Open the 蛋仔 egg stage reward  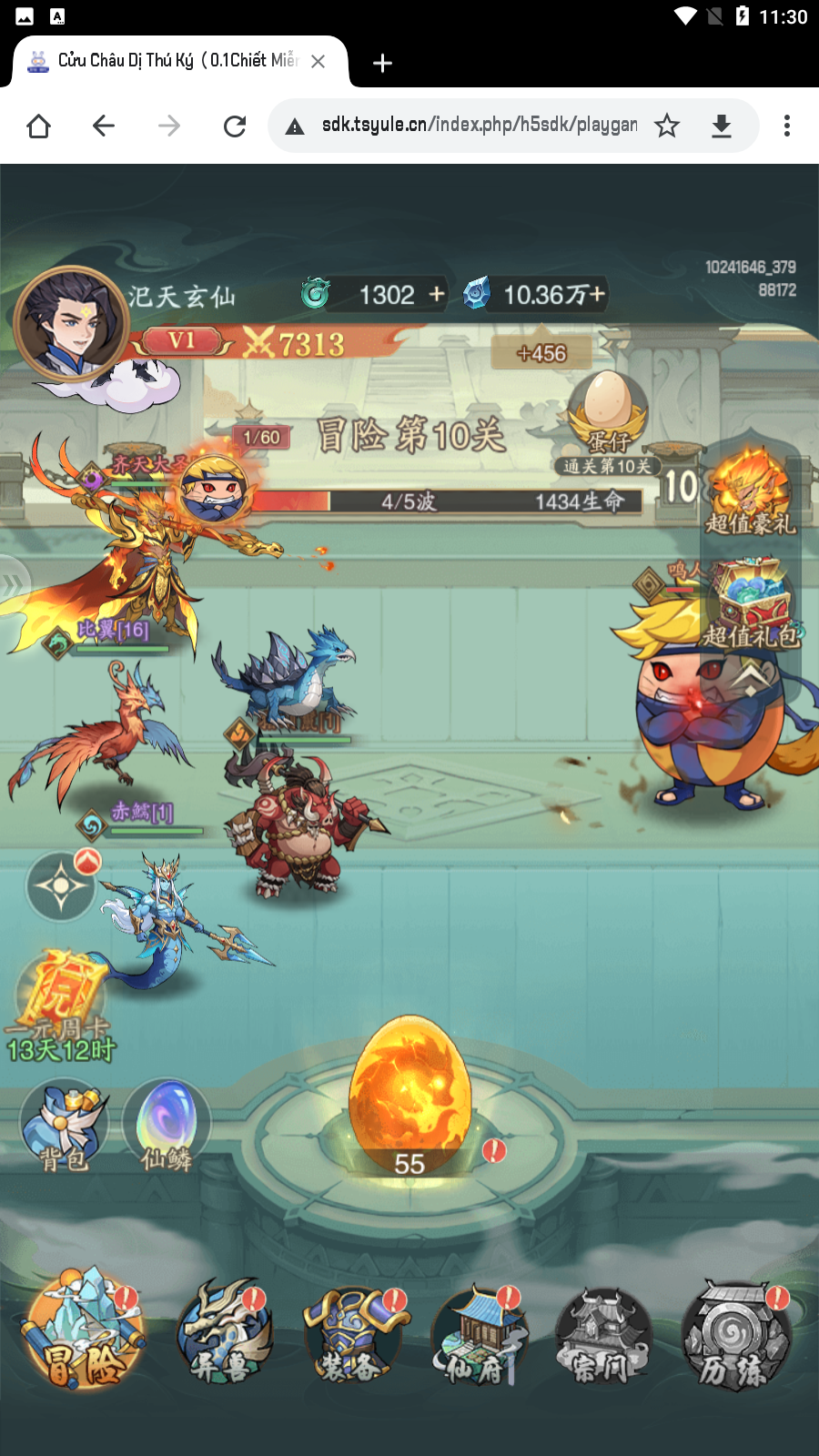click(607, 414)
